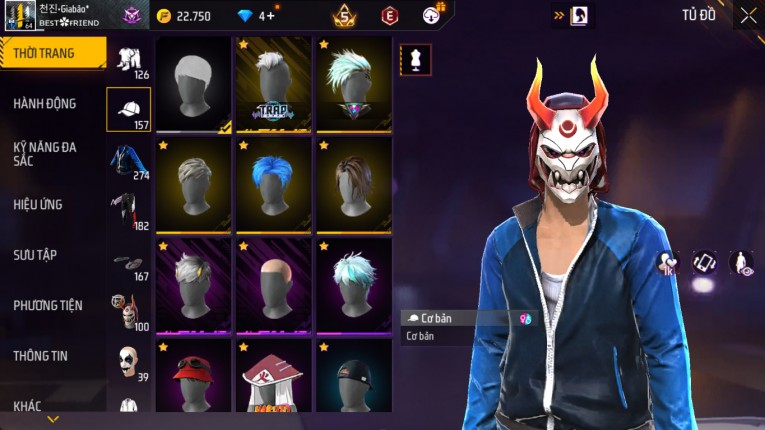Add diamonds with the plus button
765x430 pixels.
click(x=269, y=16)
